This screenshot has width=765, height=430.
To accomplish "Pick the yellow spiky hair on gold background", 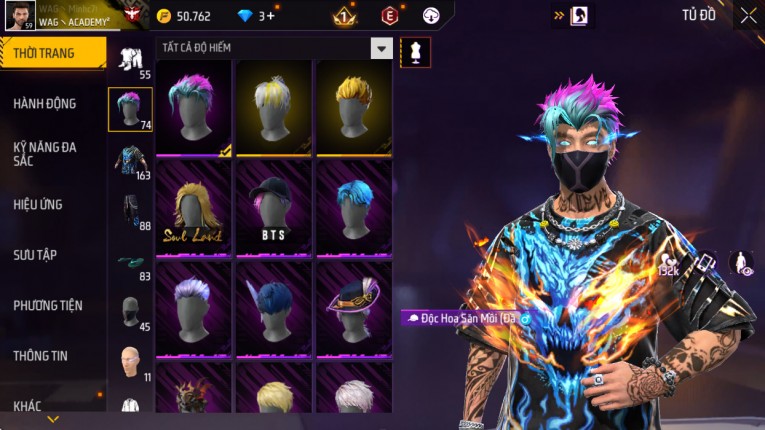I will tap(354, 107).
